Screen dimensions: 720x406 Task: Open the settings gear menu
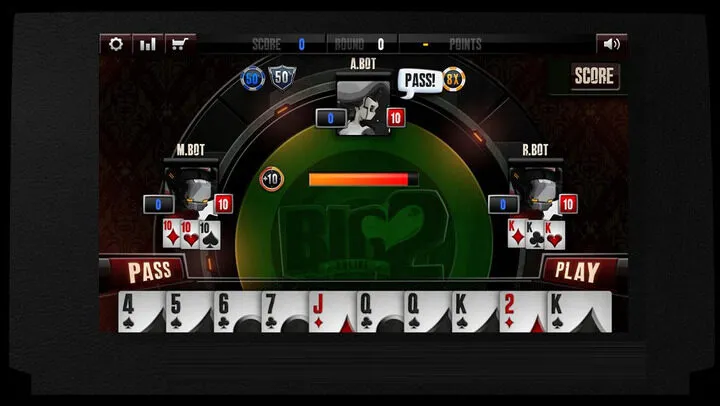(x=115, y=44)
